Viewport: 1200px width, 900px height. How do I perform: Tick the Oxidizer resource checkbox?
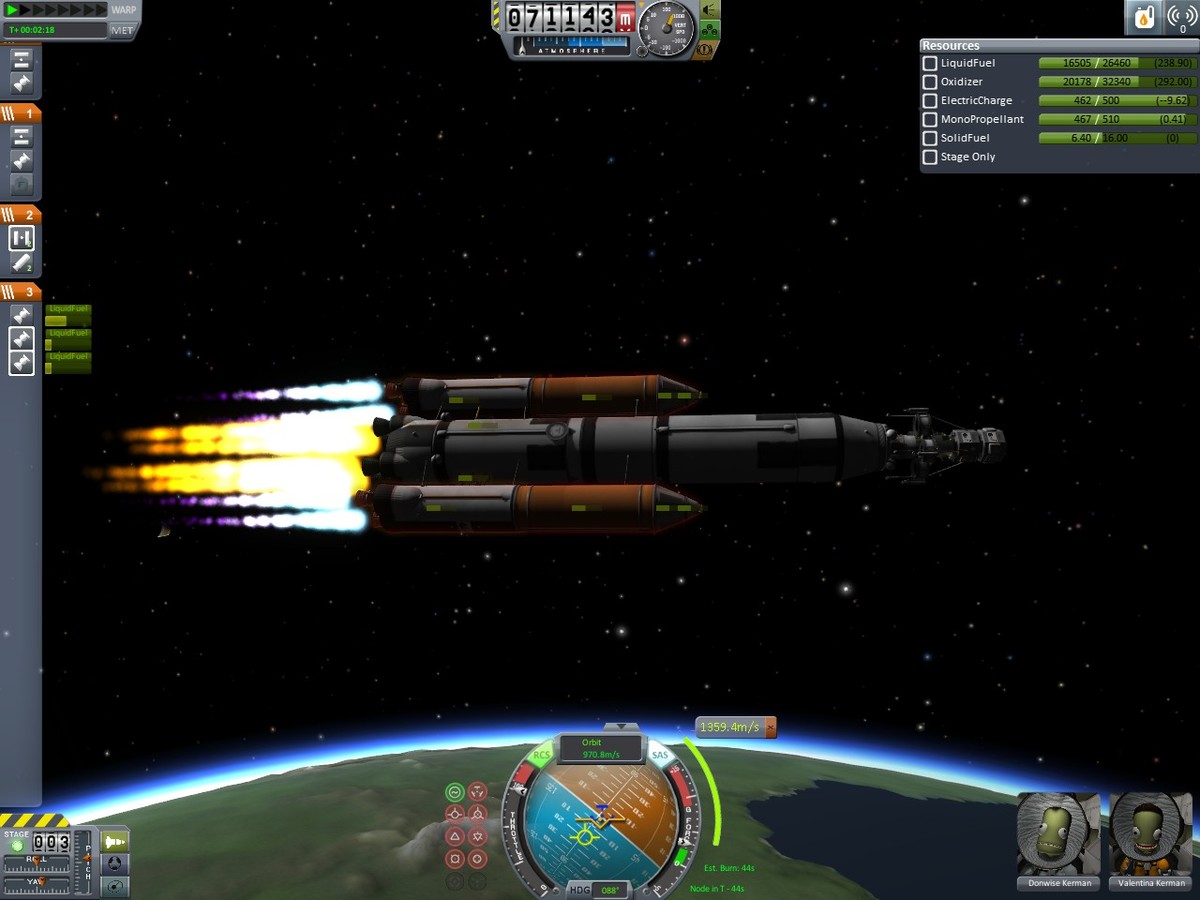(930, 82)
